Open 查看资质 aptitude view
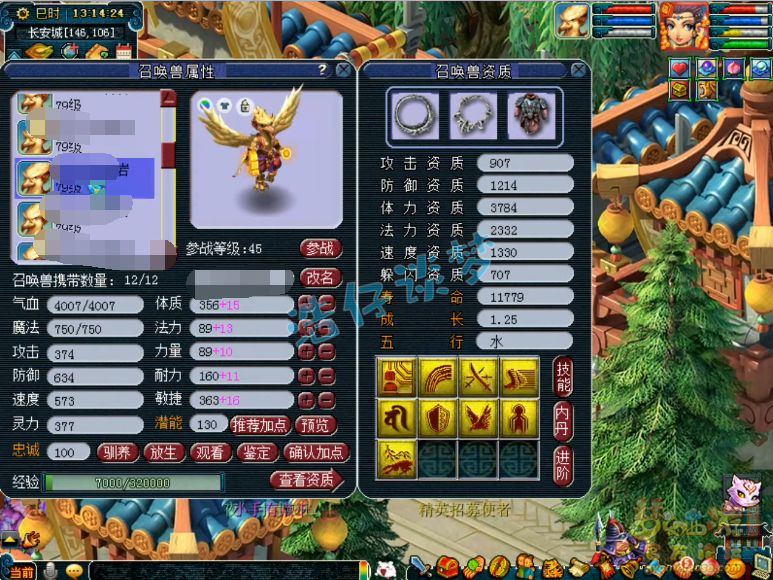773x580 pixels. coord(306,480)
